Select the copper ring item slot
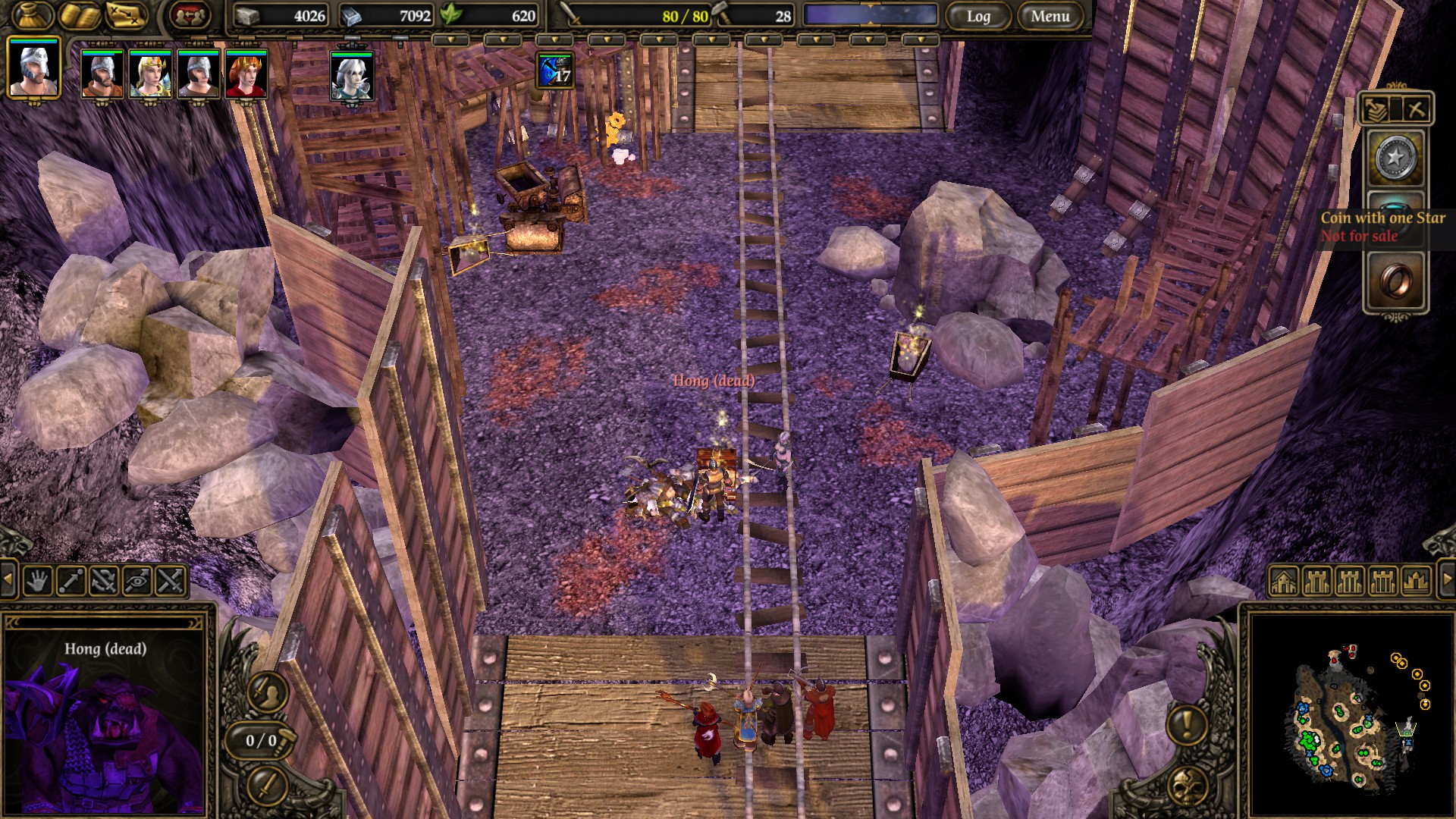 [1395, 282]
